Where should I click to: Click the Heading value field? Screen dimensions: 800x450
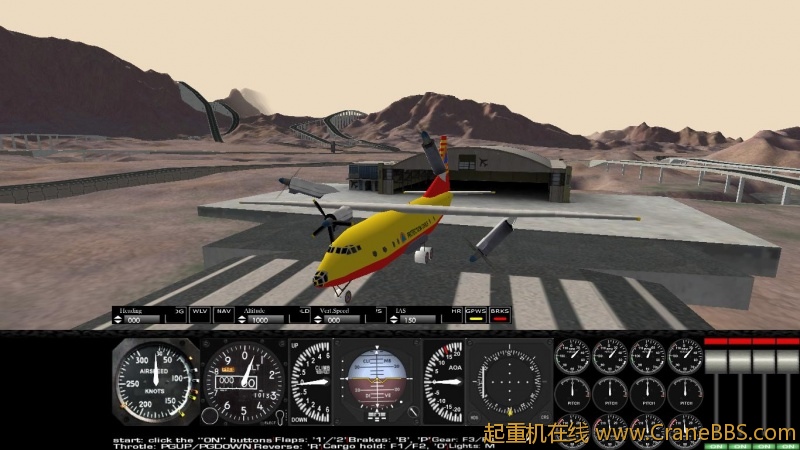click(136, 320)
